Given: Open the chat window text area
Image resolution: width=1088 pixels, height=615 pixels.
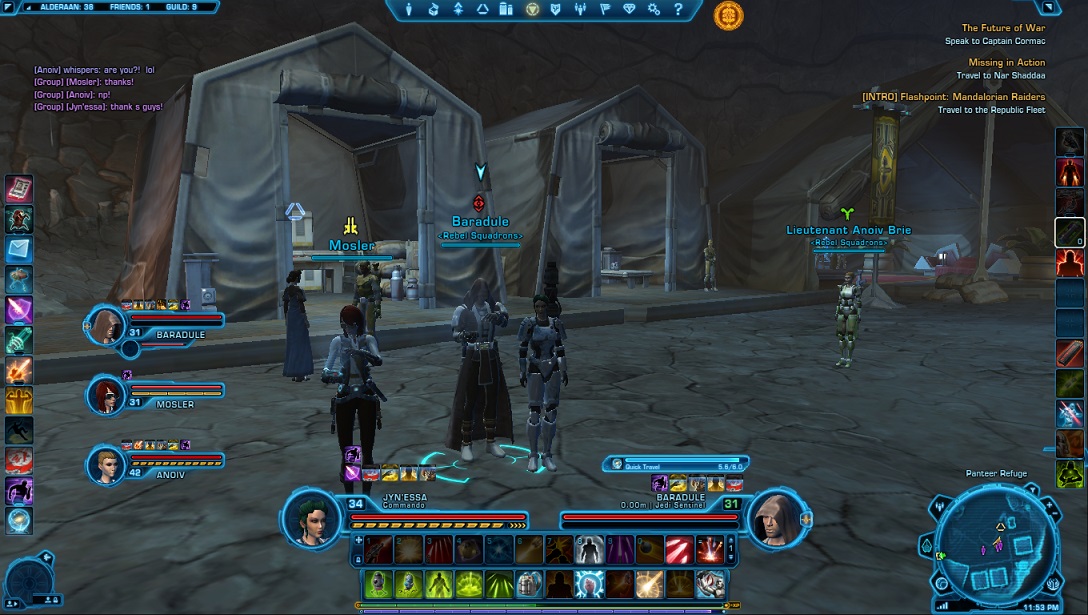Looking at the screenshot, I should click(x=100, y=88).
